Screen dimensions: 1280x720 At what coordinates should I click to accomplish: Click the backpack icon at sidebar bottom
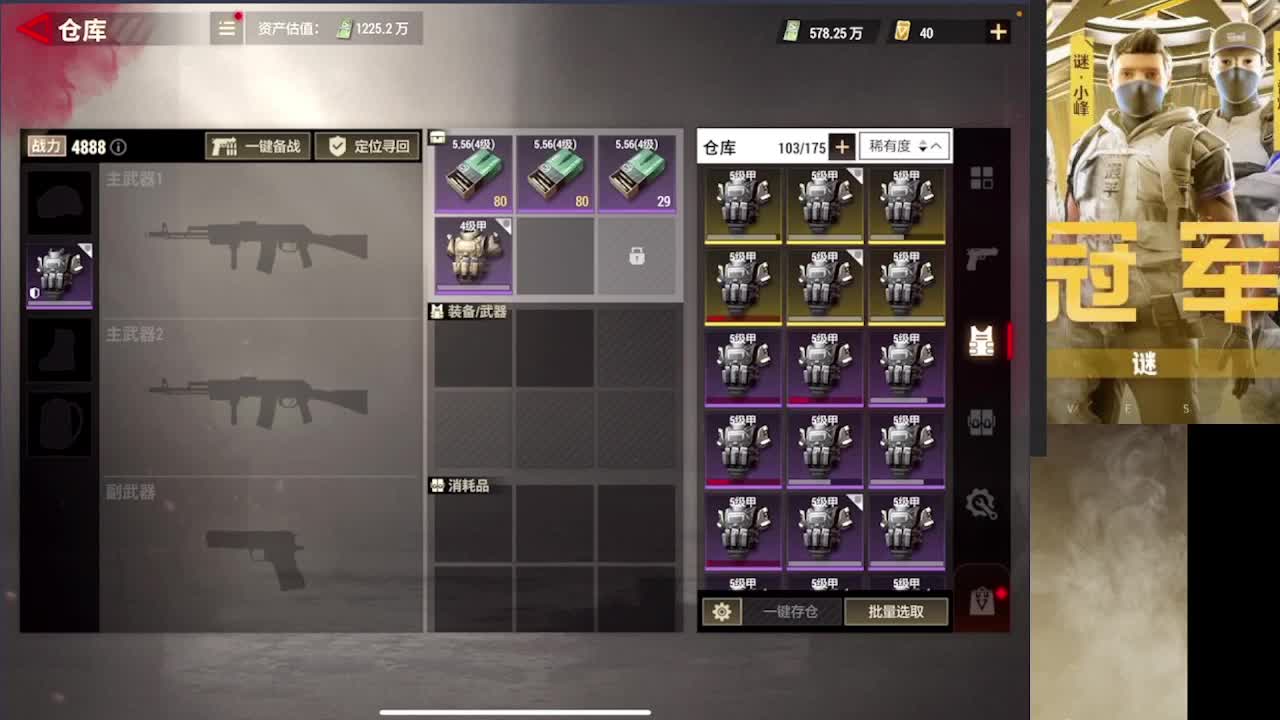(x=982, y=600)
